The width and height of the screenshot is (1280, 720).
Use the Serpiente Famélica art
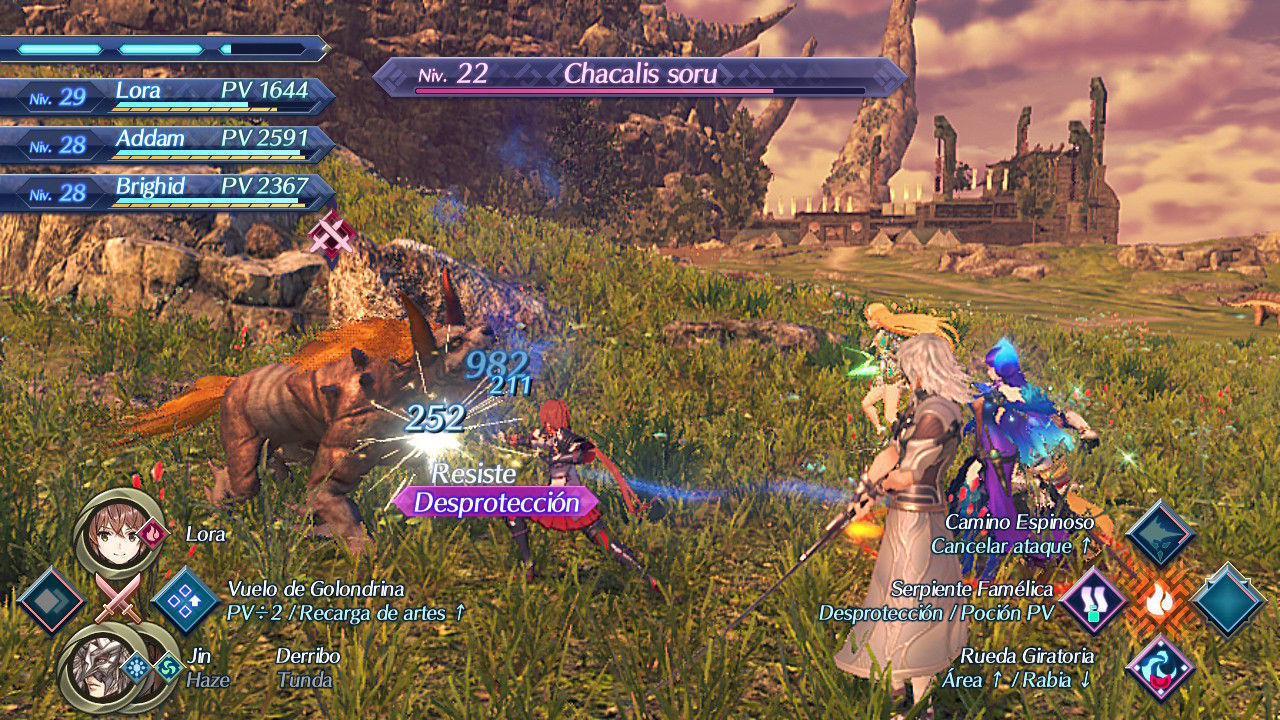[x=1093, y=601]
